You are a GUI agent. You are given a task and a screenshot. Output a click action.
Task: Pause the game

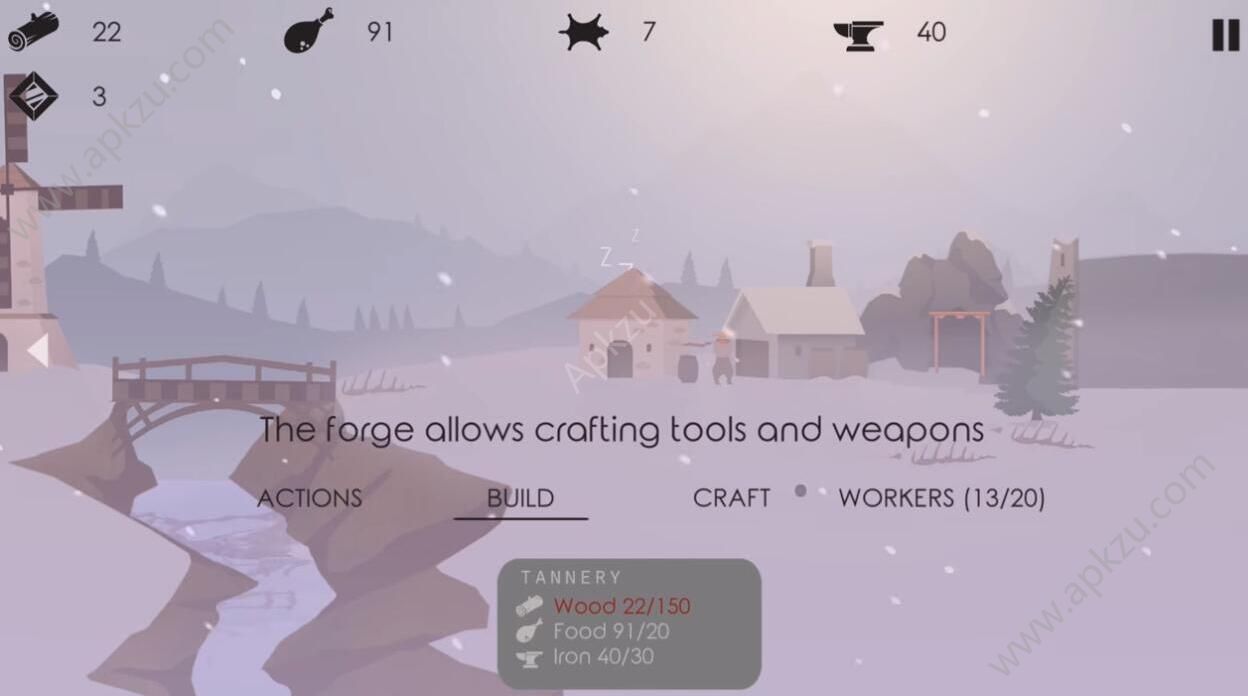click(1225, 34)
